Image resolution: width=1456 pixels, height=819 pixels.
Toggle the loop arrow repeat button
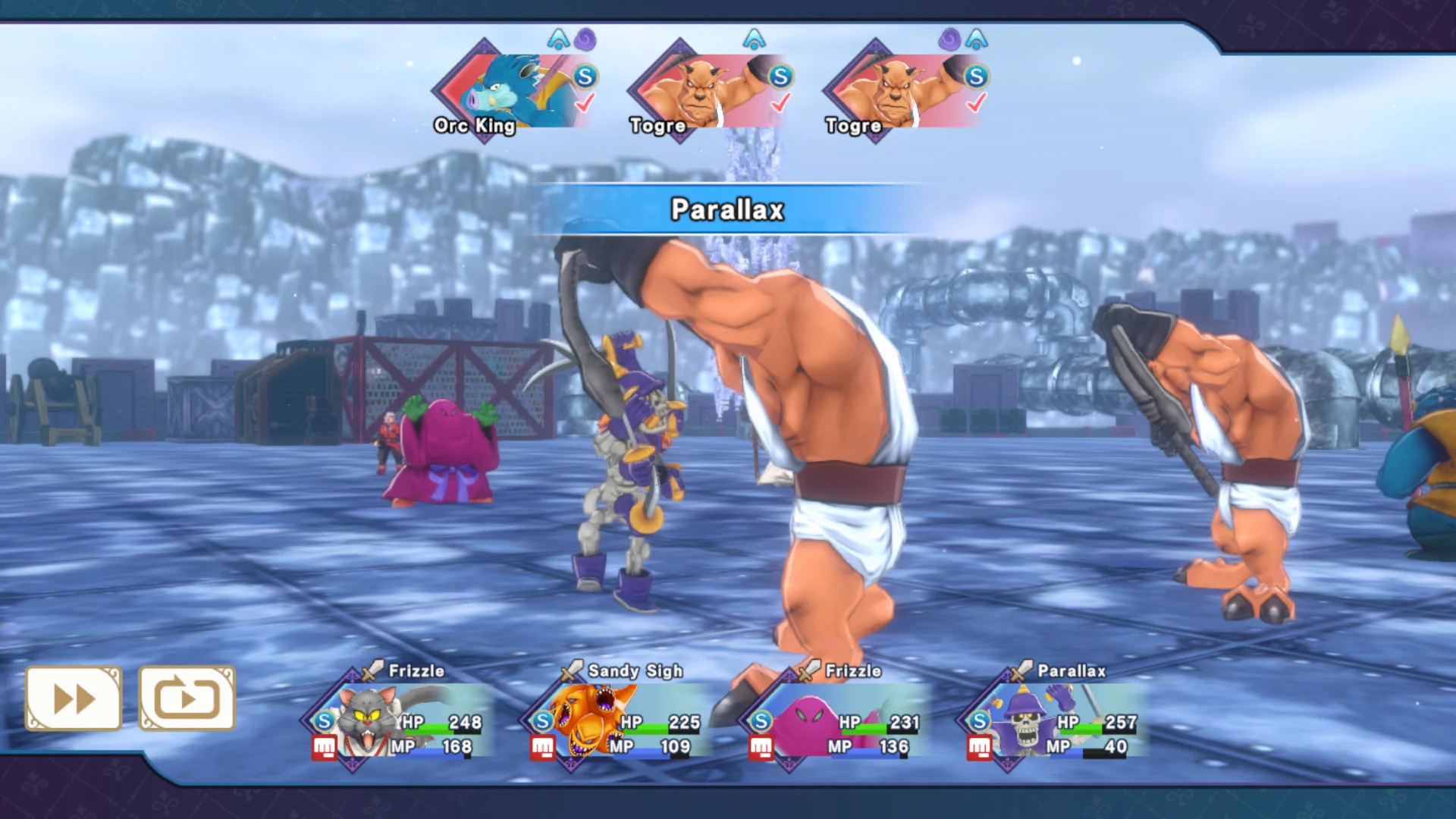coord(187,698)
